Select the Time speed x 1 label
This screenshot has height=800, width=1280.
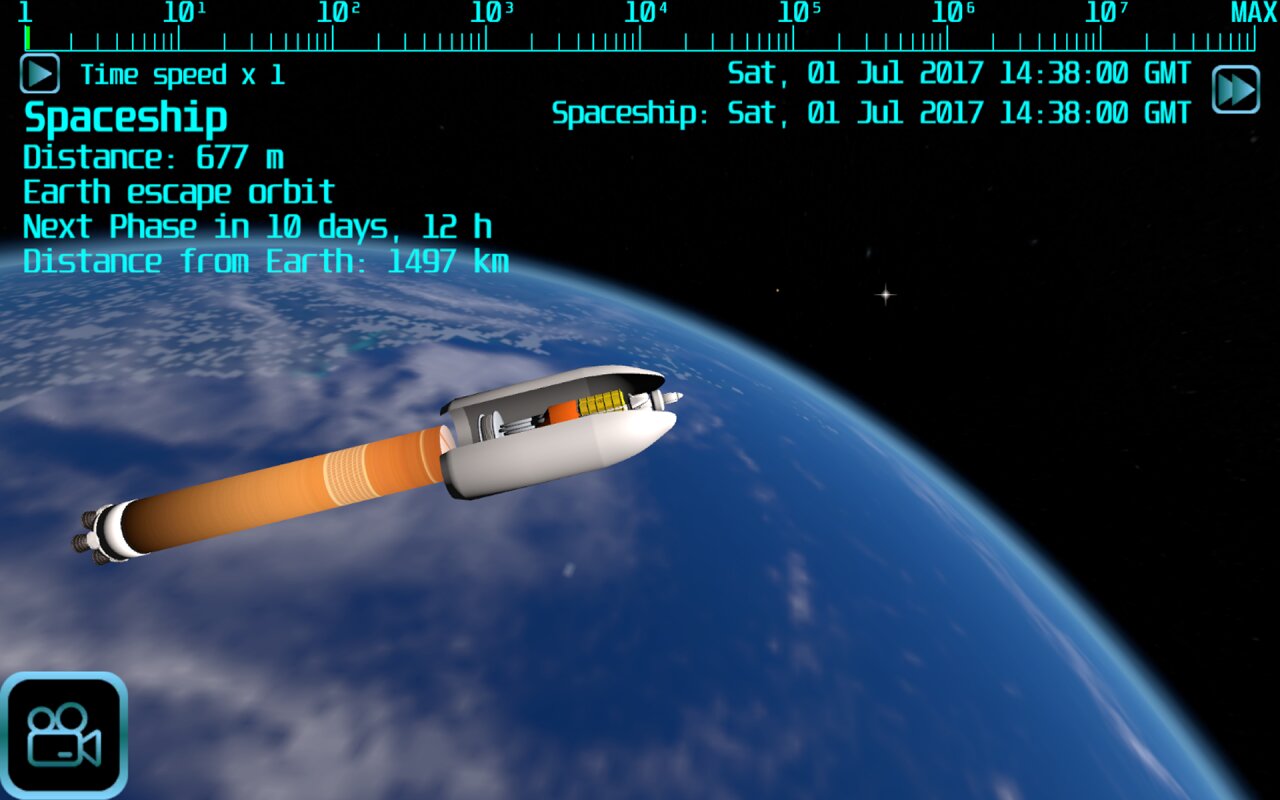pyautogui.click(x=180, y=74)
